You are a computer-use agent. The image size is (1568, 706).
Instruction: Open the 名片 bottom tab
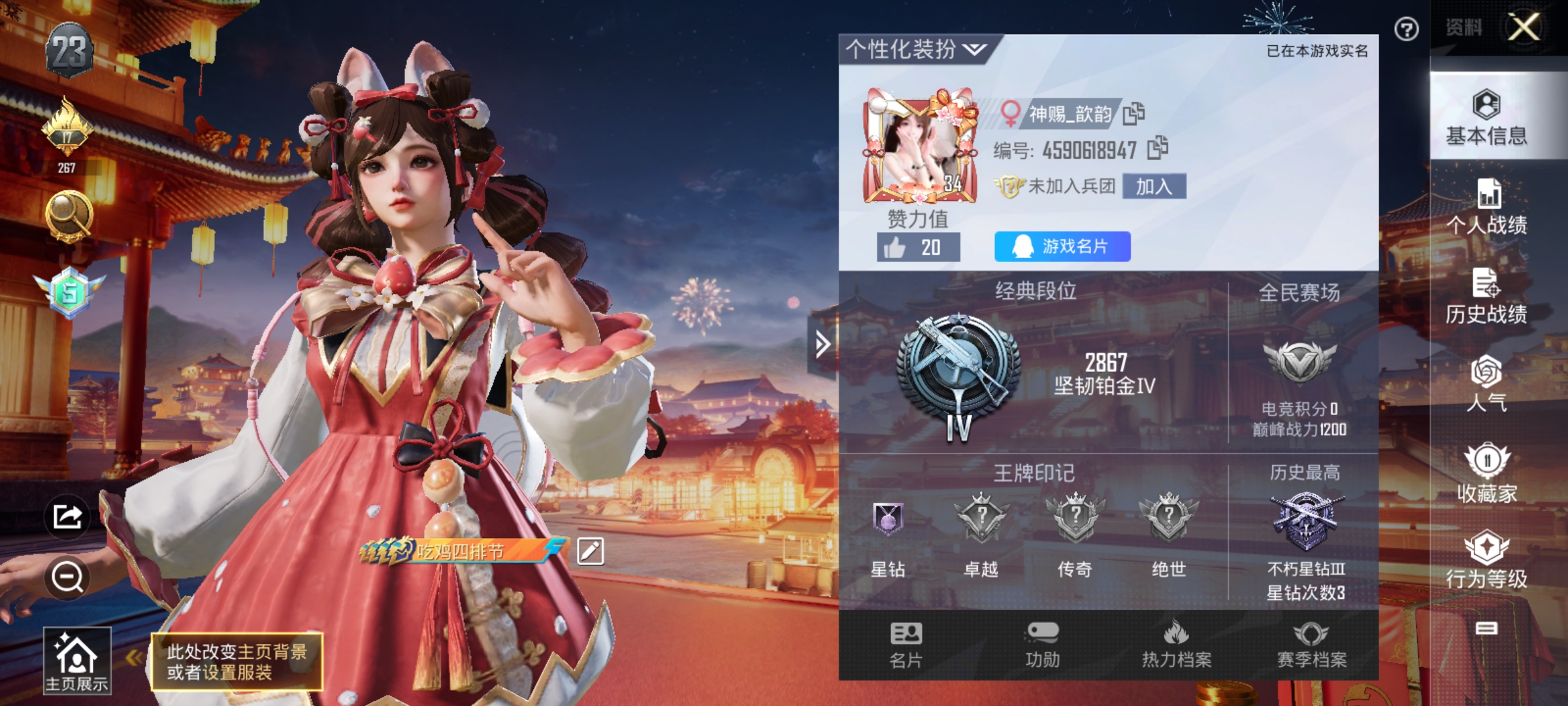click(906, 645)
